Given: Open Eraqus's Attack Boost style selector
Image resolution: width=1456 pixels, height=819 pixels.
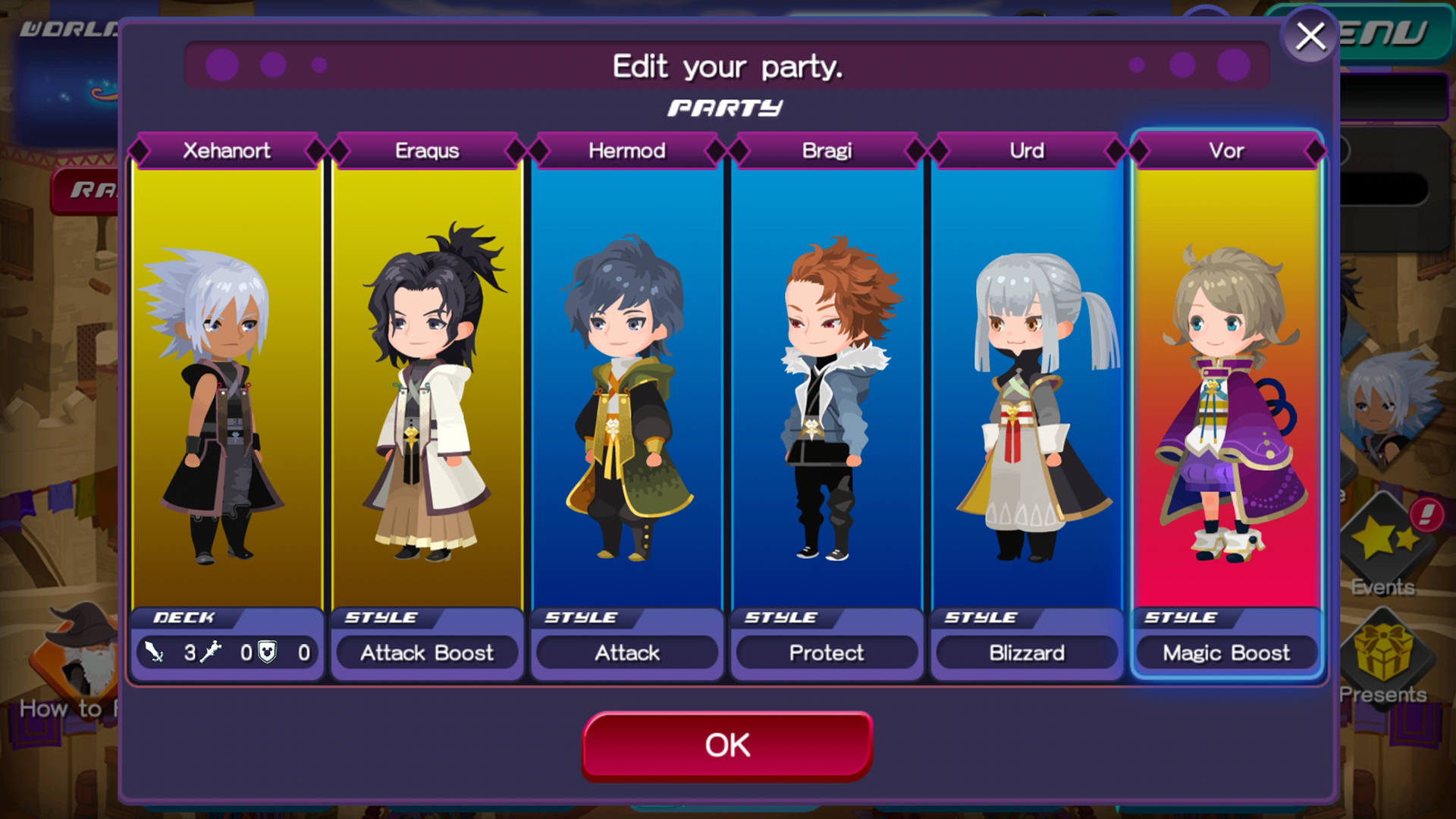Looking at the screenshot, I should click(x=427, y=652).
